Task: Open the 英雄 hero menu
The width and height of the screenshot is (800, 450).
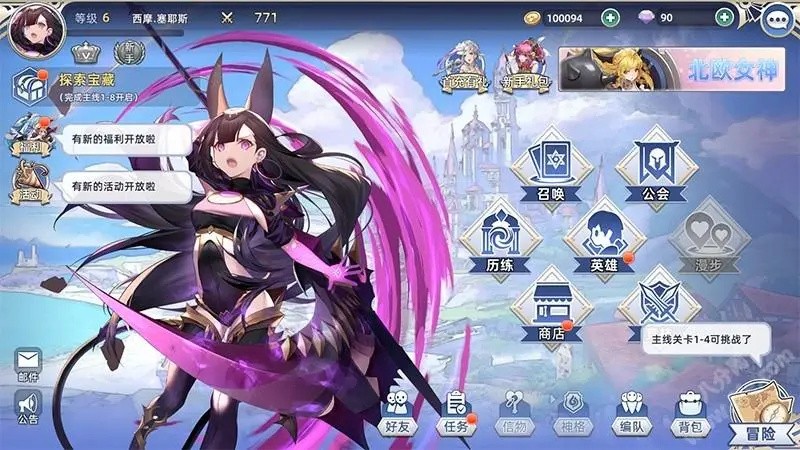Action: (603, 236)
